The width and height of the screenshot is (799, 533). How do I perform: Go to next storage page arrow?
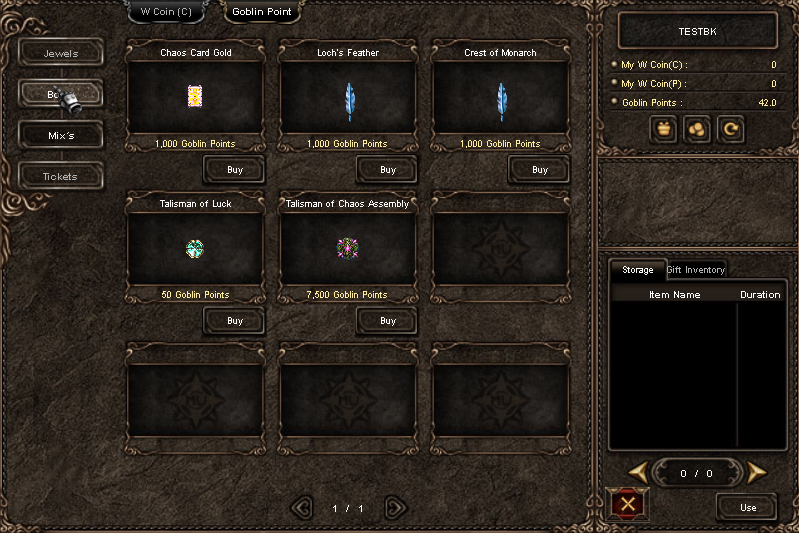point(757,473)
